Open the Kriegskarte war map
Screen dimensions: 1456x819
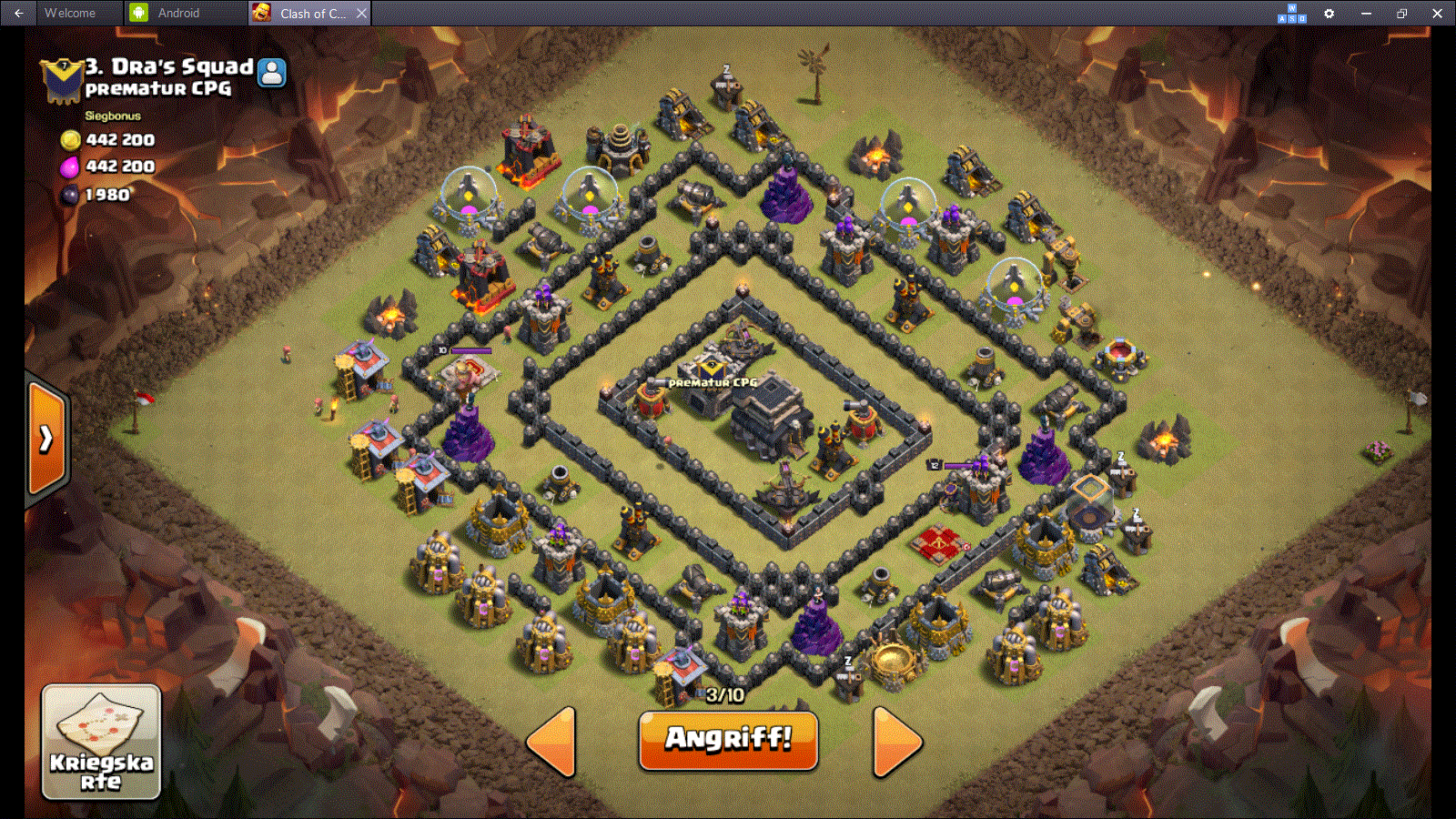tap(101, 742)
